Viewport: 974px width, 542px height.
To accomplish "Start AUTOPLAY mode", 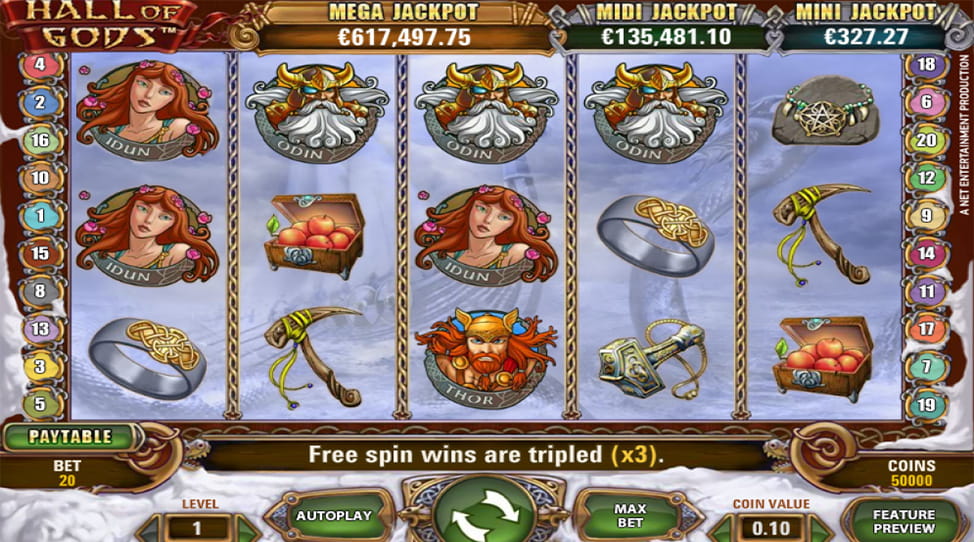I will (333, 516).
